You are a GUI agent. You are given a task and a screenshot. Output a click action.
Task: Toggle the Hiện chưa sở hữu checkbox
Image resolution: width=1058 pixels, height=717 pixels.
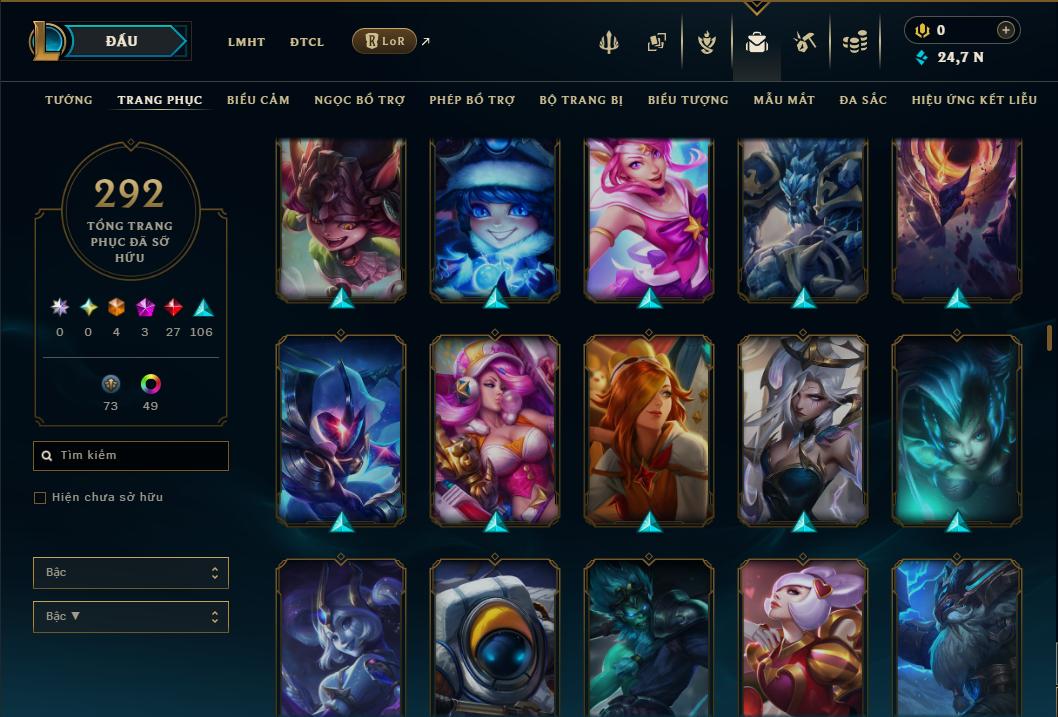[40, 498]
